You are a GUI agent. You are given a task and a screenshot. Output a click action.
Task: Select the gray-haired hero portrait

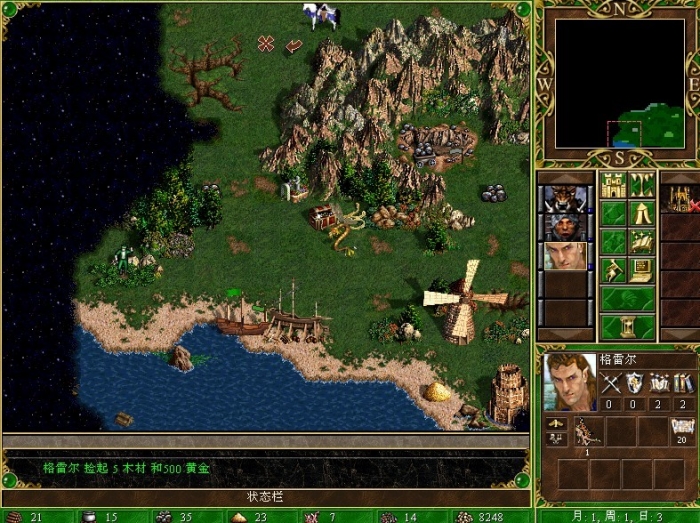tap(561, 227)
